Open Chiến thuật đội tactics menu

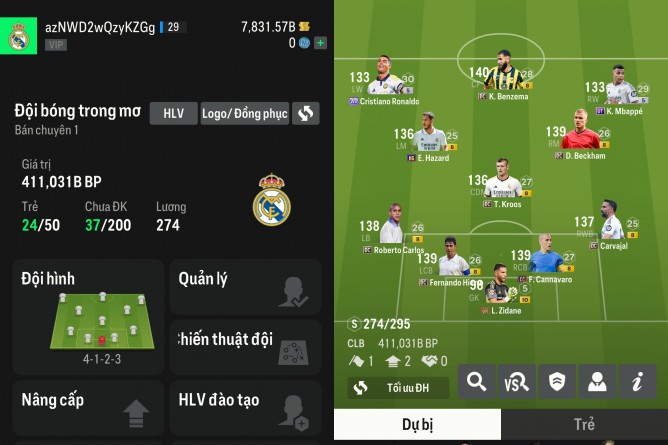244,347
